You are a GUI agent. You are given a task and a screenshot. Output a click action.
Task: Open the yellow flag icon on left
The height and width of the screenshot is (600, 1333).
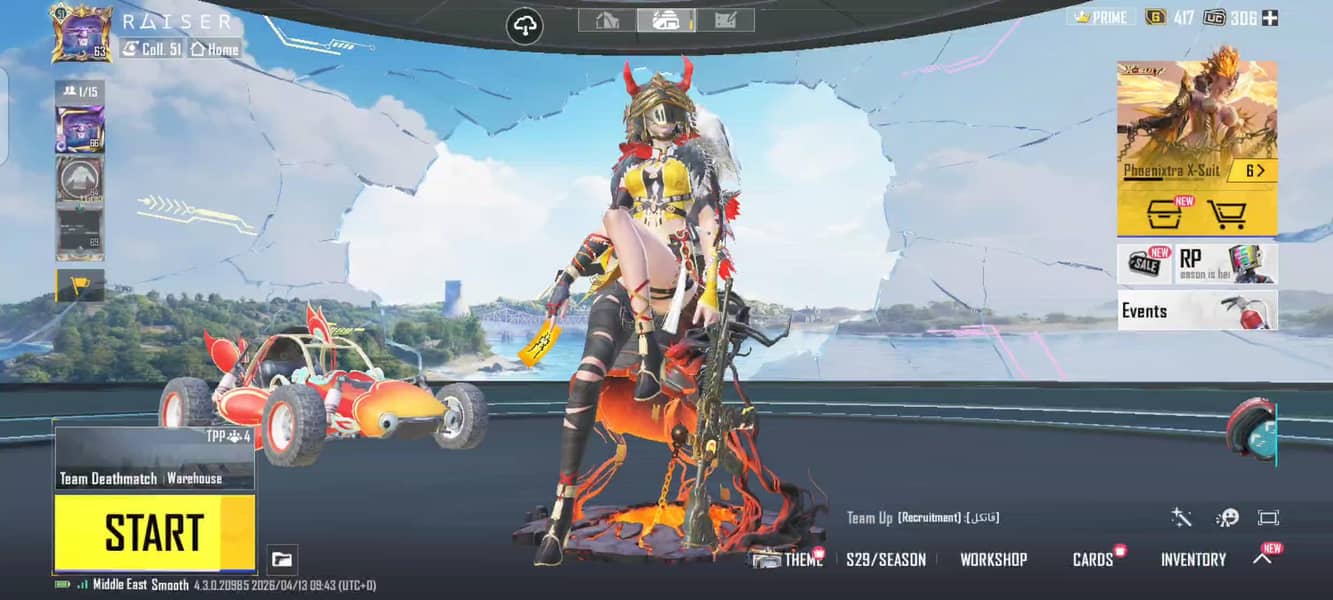coord(80,286)
